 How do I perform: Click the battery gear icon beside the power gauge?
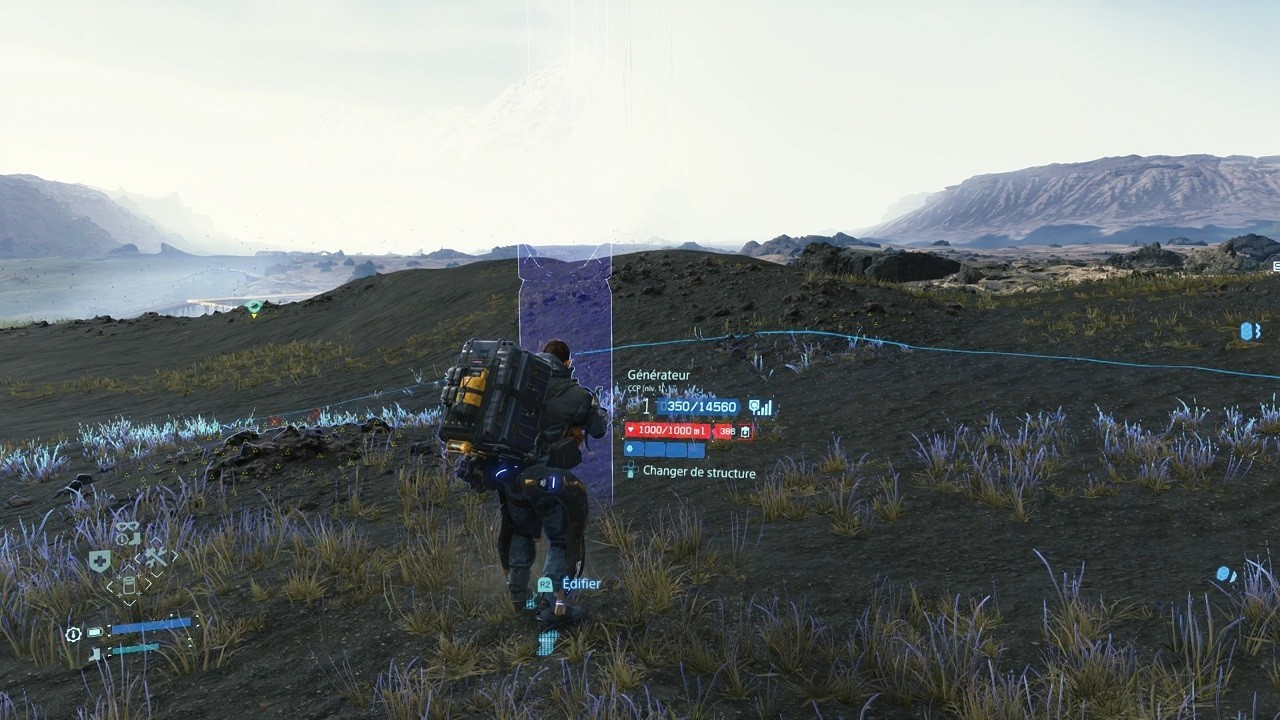[x=72, y=635]
